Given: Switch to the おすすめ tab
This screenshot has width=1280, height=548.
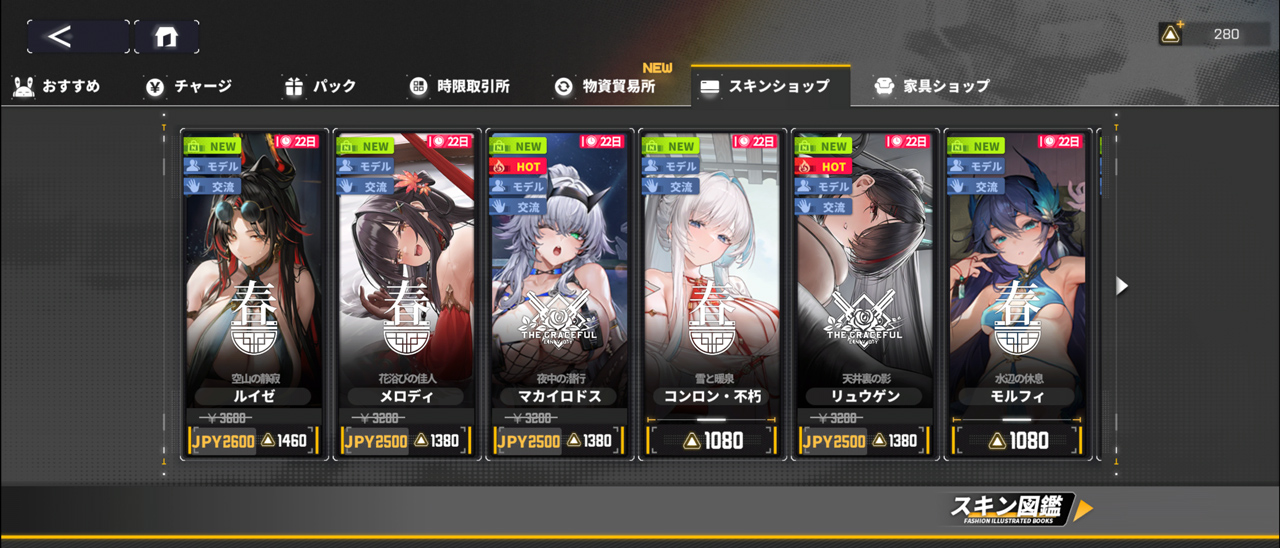Looking at the screenshot, I should click(57, 87).
